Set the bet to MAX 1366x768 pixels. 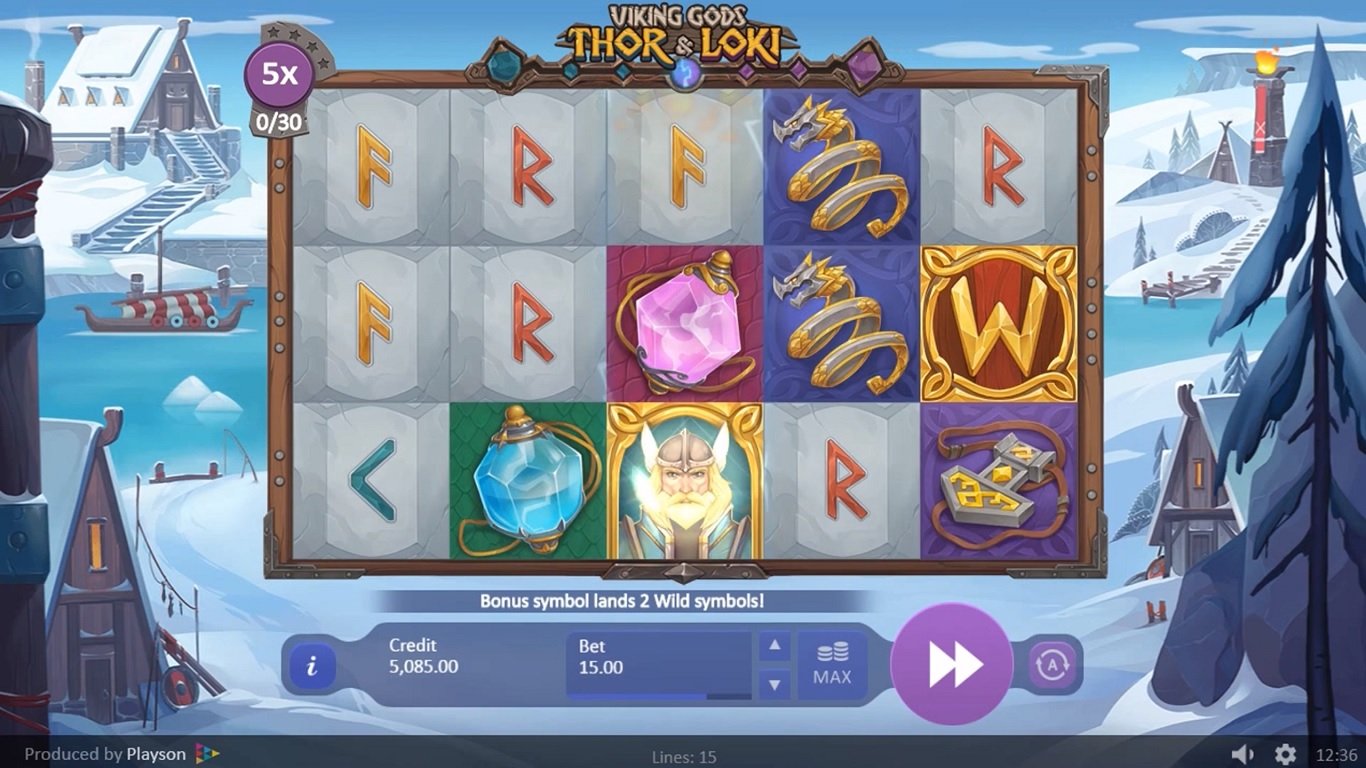pos(831,665)
